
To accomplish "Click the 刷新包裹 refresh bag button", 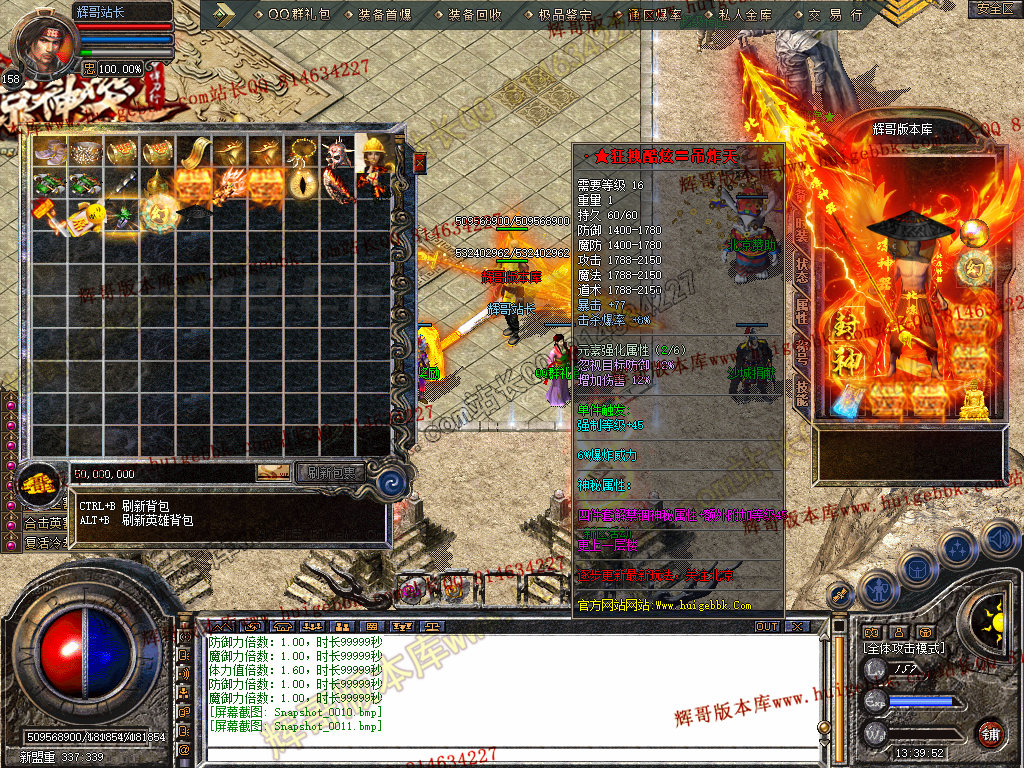I will (331, 473).
